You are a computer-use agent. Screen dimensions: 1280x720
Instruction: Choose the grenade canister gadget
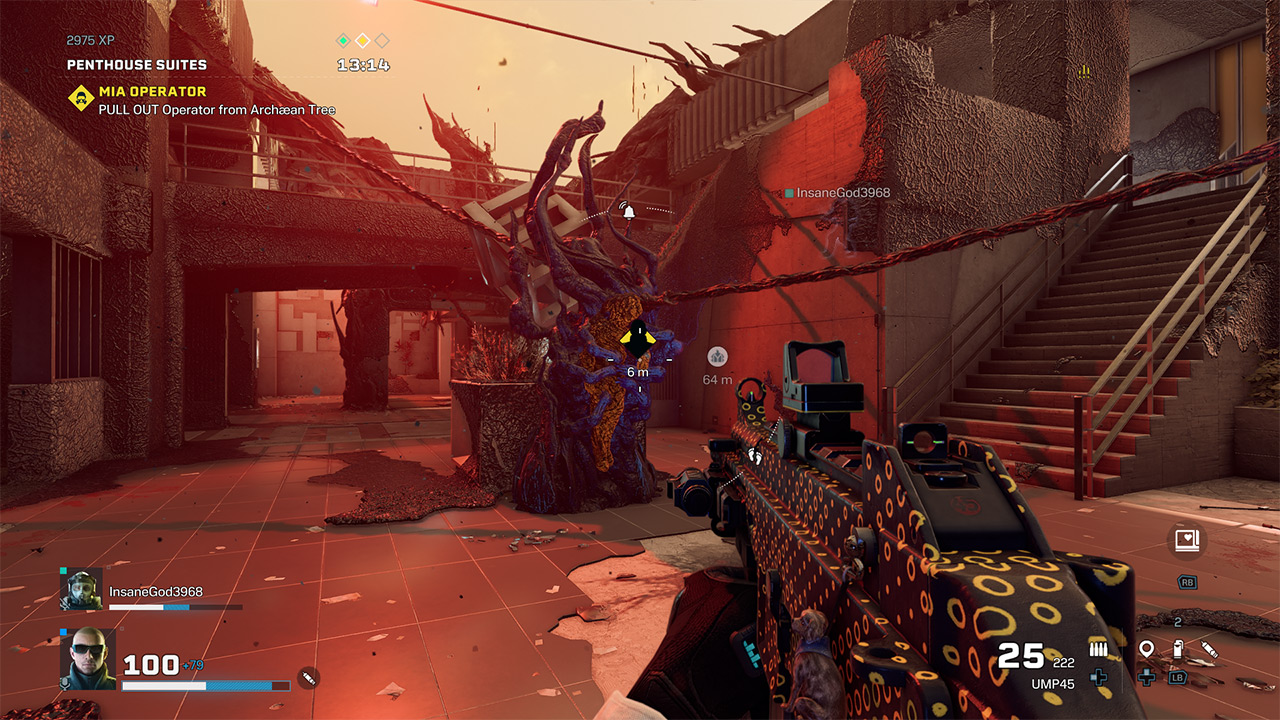coord(1178,650)
